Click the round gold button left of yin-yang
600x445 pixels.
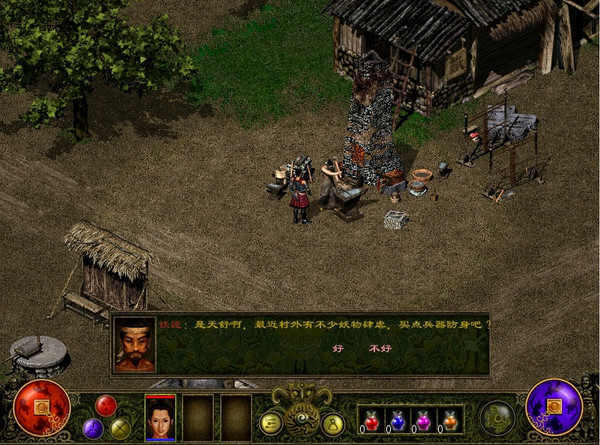pos(270,423)
